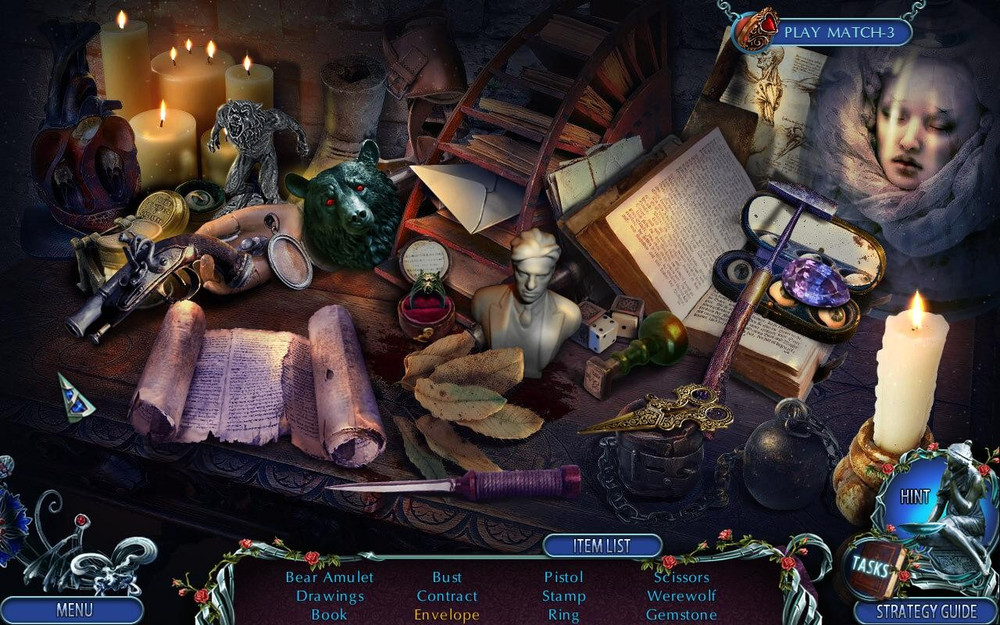The height and width of the screenshot is (625, 1000).
Task: Open the Tasks book
Action: tap(870, 563)
